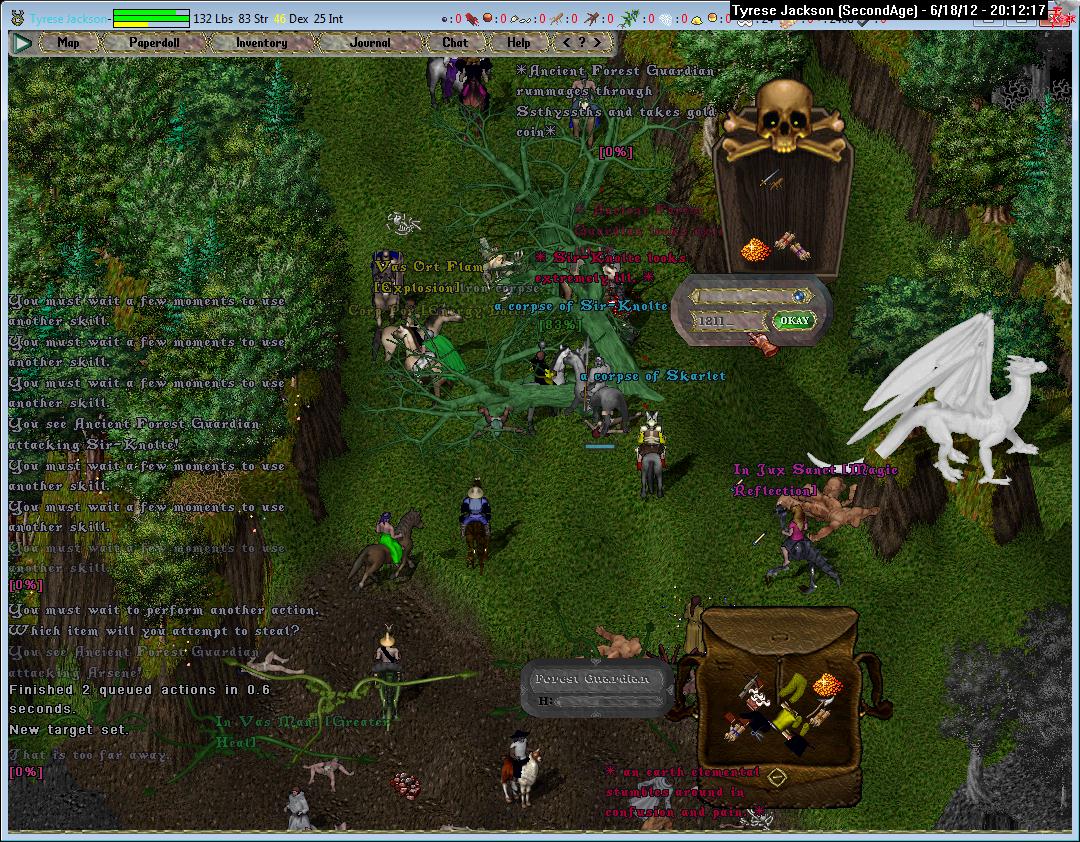This screenshot has width=1080, height=842.
Task: Open the Inventory from the menu bar
Action: [261, 43]
